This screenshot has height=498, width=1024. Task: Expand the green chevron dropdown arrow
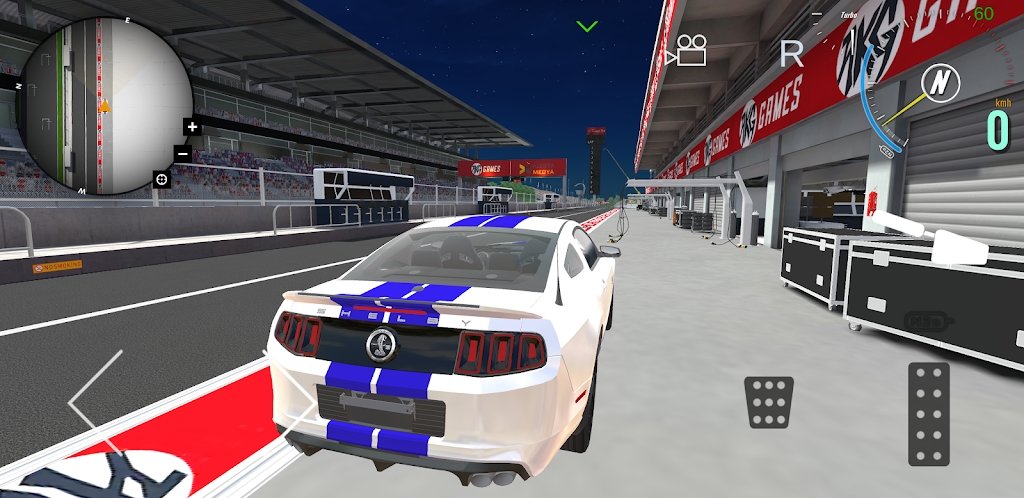(x=587, y=25)
